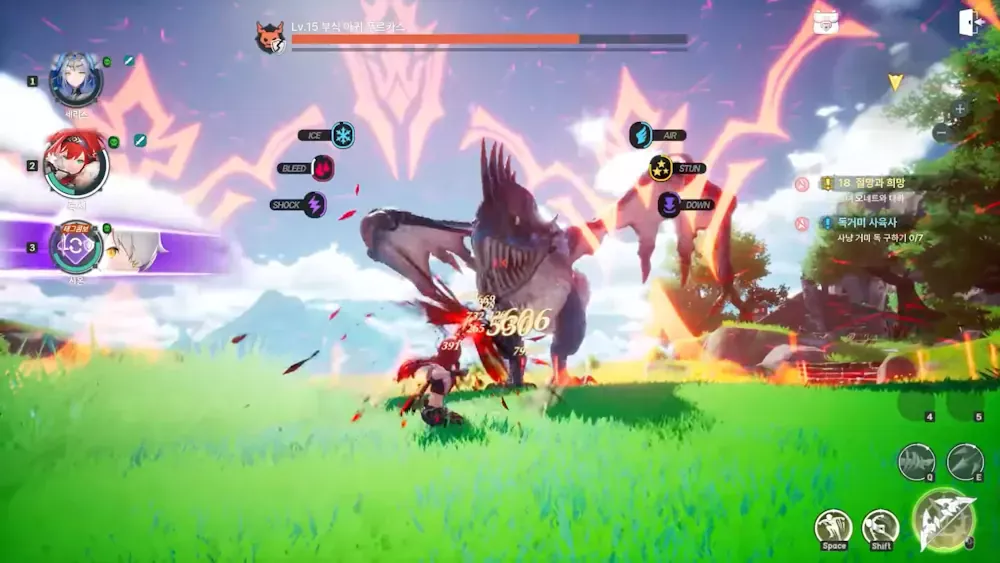Zoom in with the plus button

tap(960, 108)
